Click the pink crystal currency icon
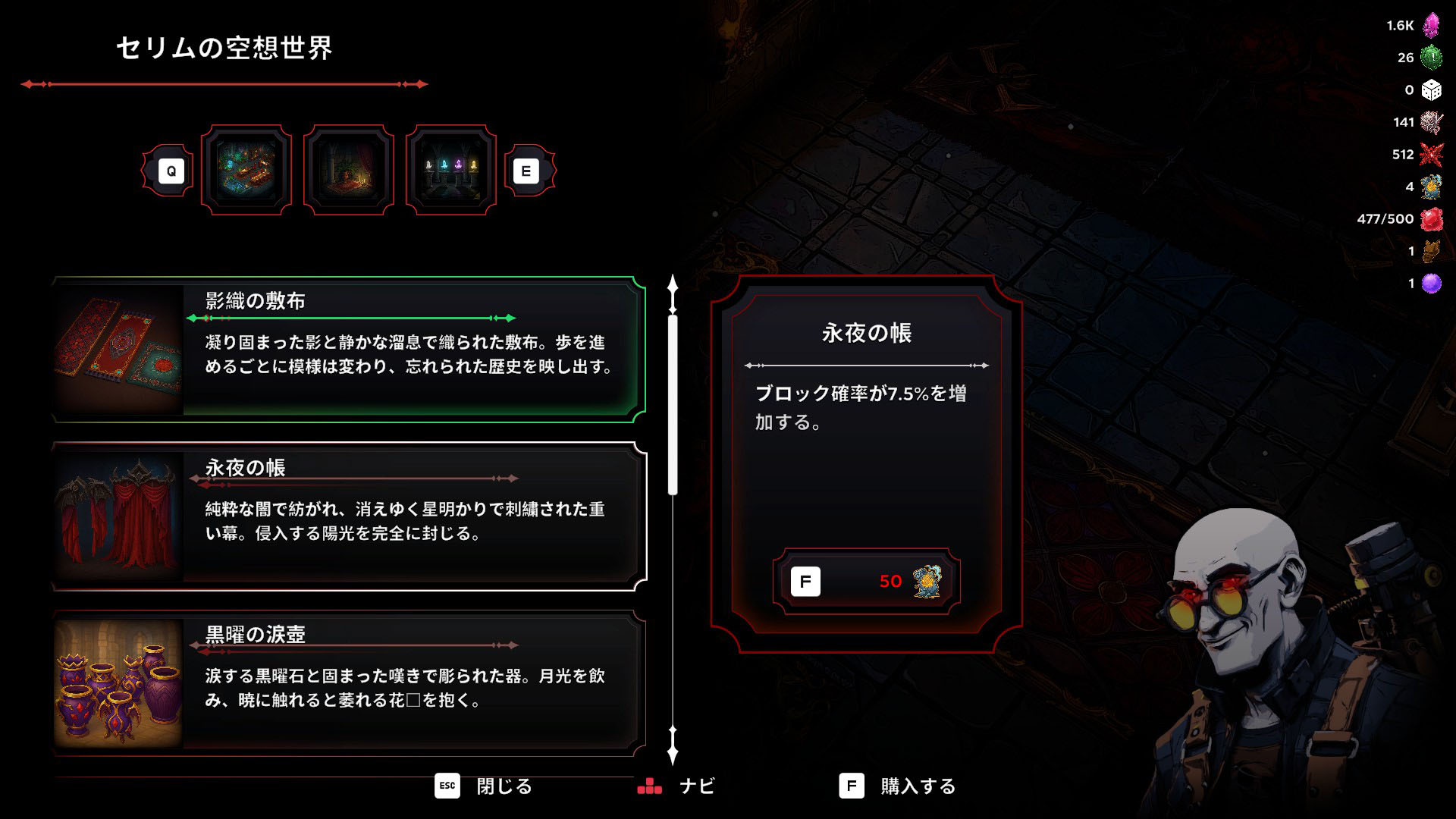Image resolution: width=1456 pixels, height=819 pixels. 1430,25
